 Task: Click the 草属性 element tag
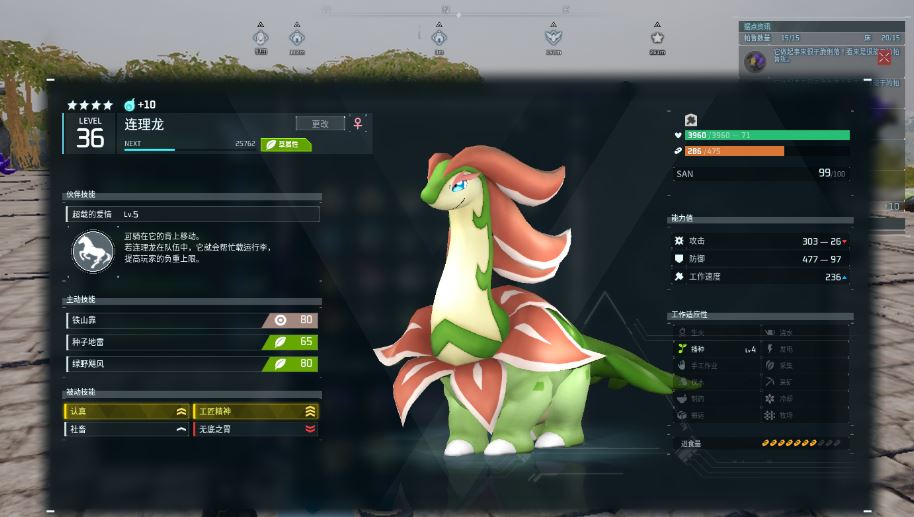click(x=286, y=144)
